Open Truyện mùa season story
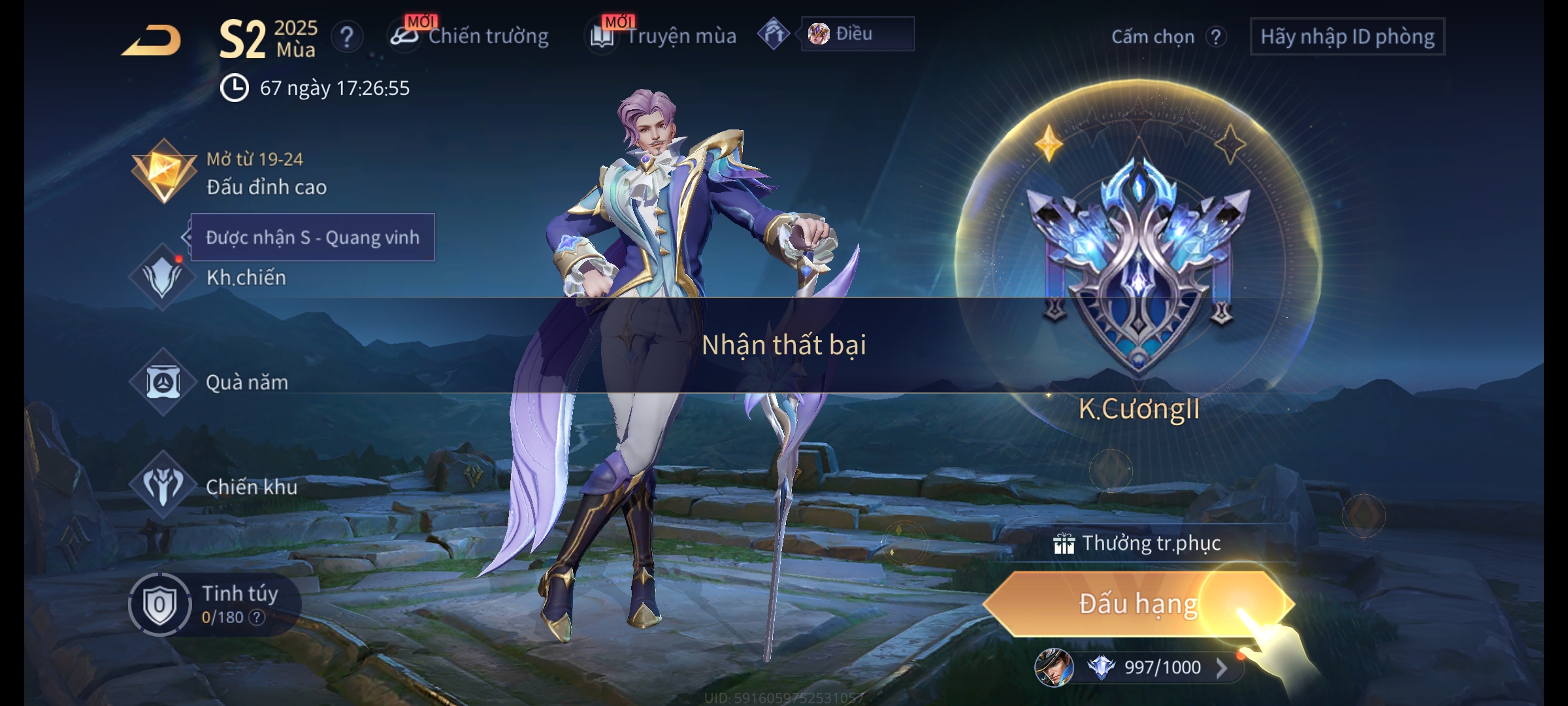1568x706 pixels. 664,36
